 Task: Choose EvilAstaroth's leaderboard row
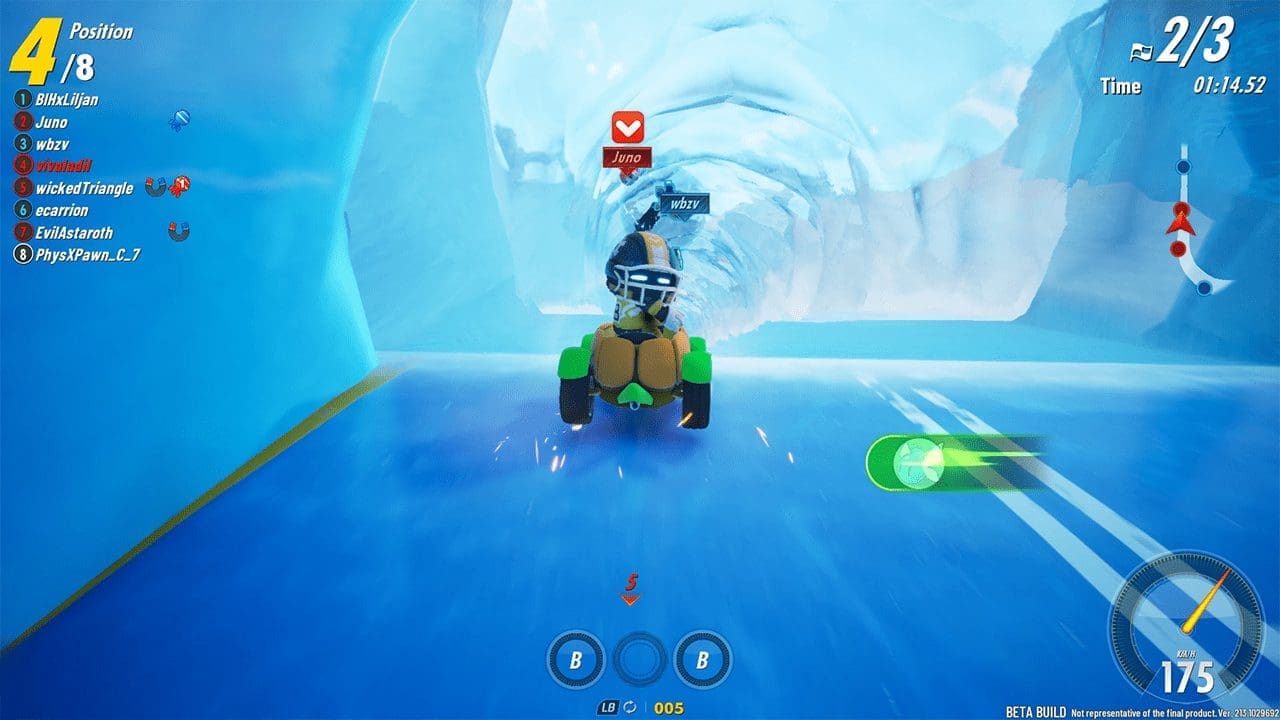click(x=74, y=232)
